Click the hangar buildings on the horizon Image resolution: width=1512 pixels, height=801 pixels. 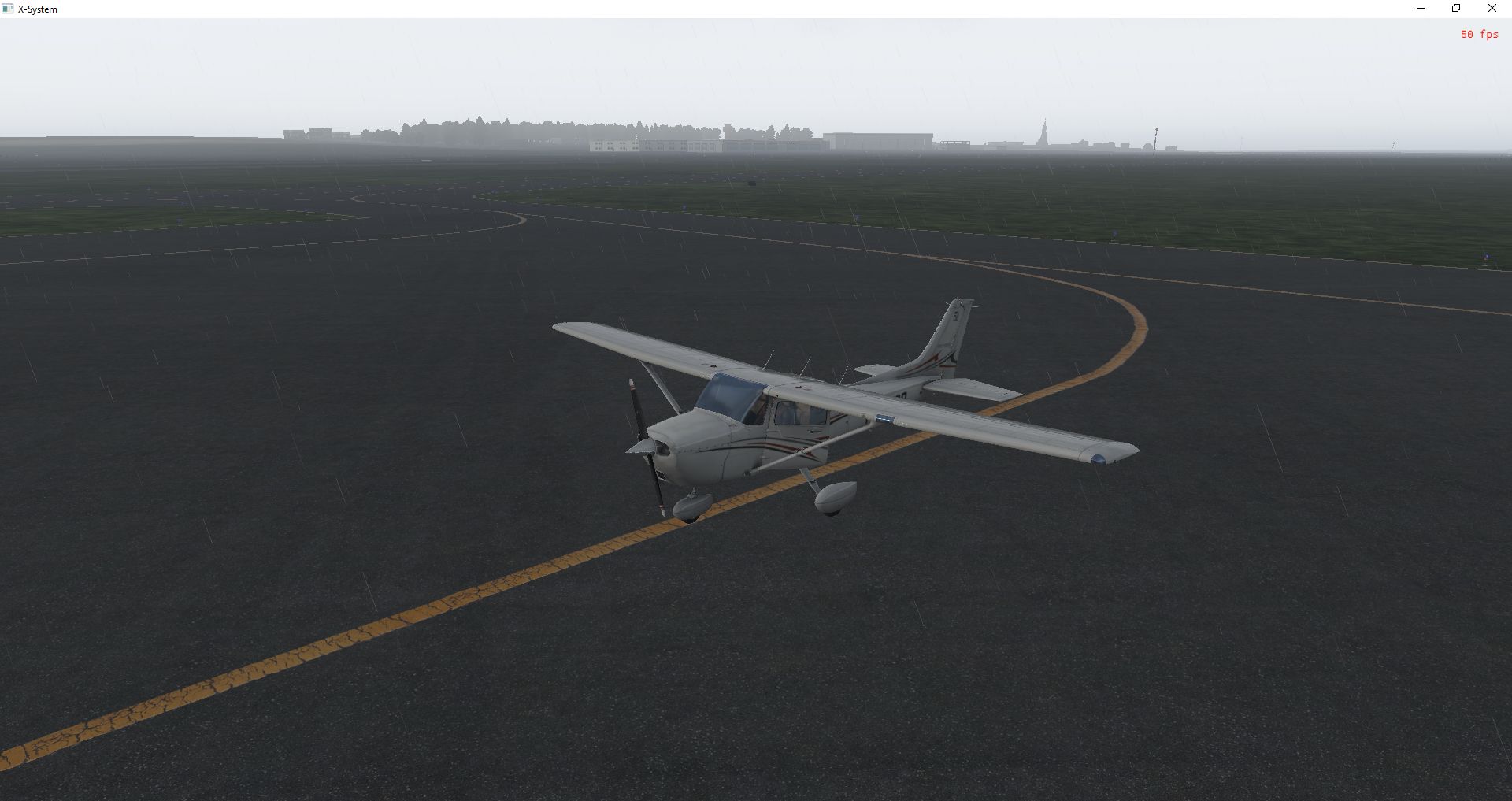coord(874,140)
